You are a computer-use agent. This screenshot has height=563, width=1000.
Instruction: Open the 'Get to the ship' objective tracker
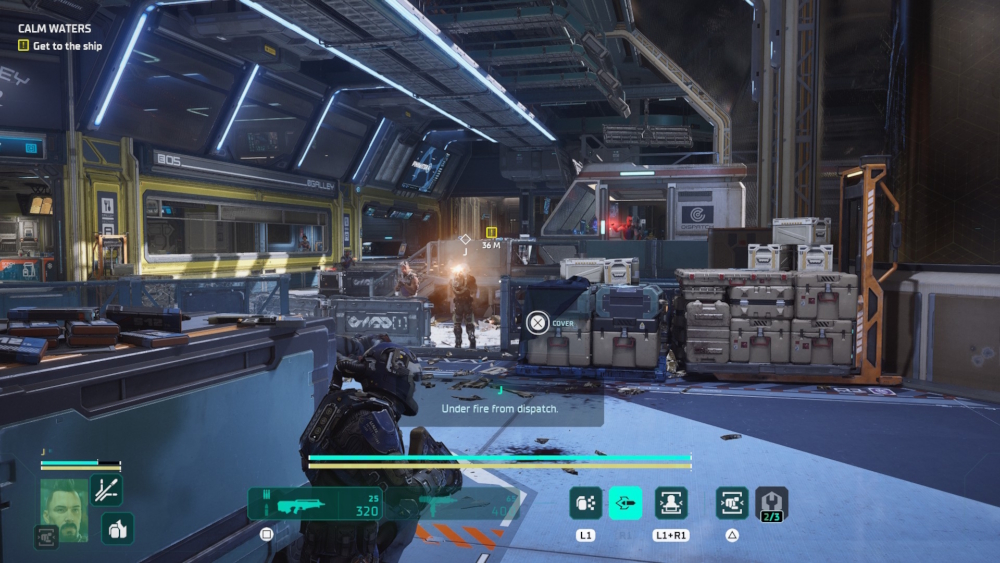[61, 46]
